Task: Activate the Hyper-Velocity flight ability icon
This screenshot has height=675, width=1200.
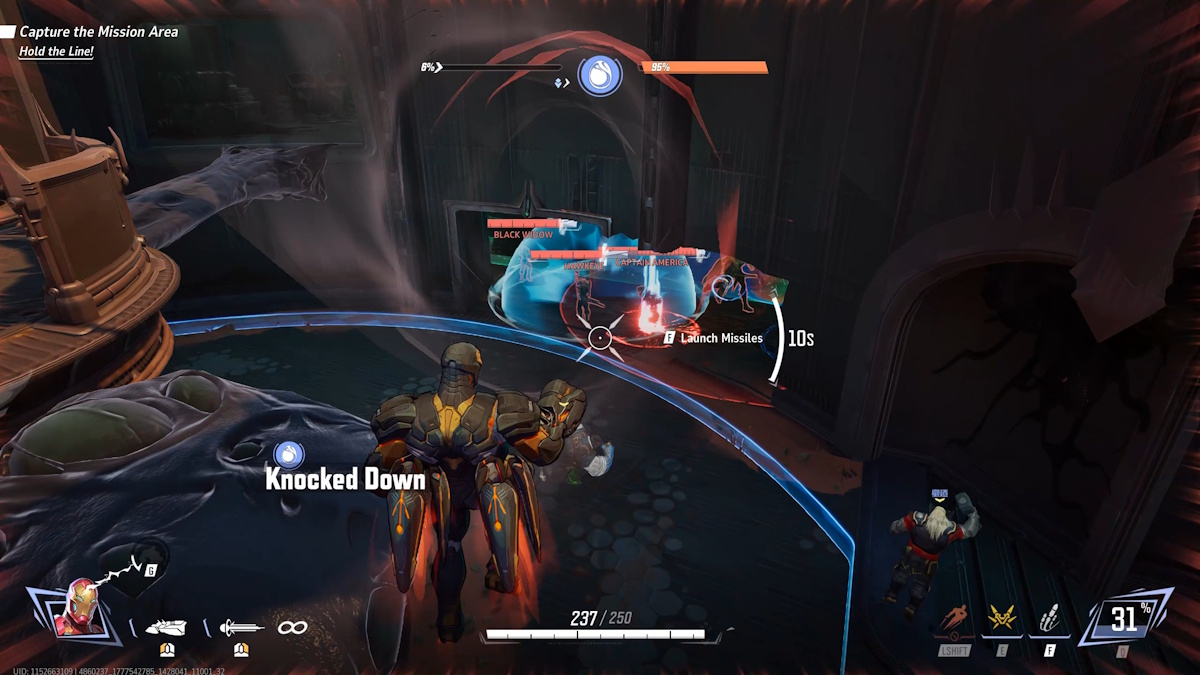Action: (955, 619)
